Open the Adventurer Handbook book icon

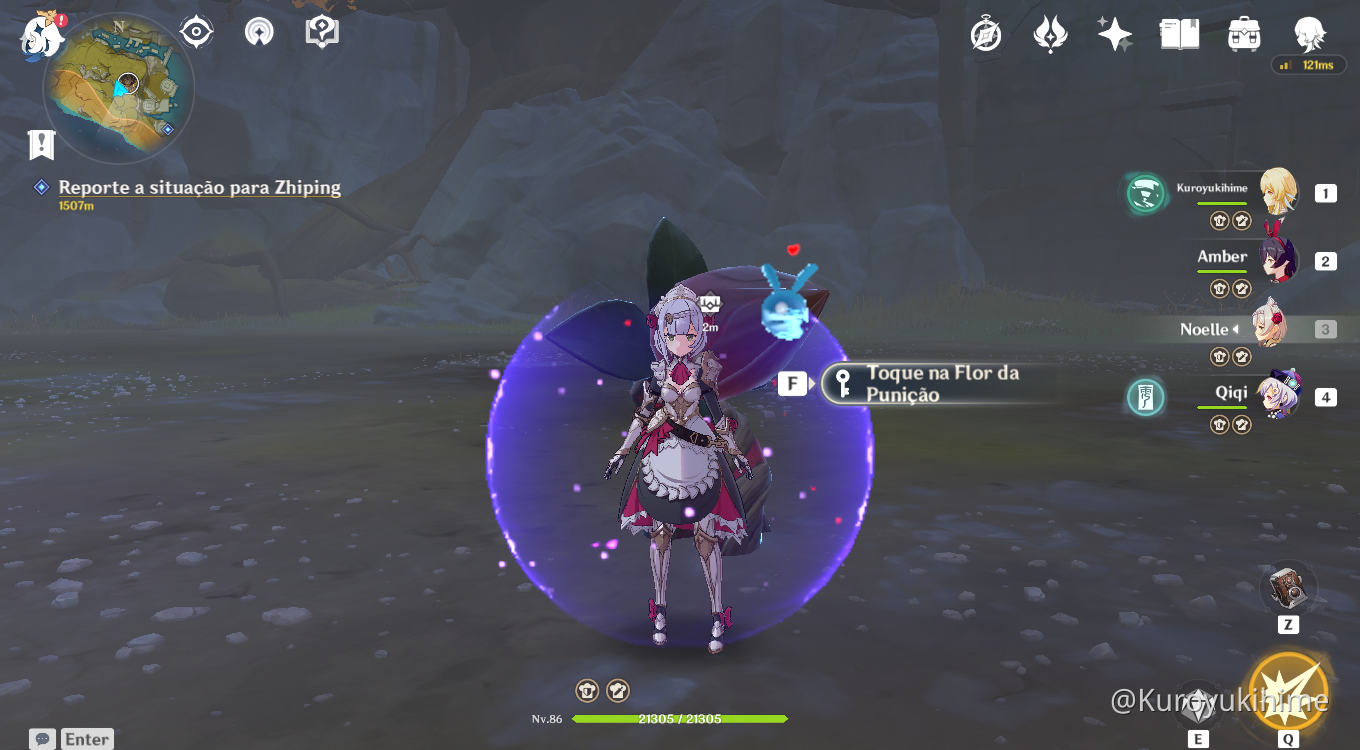point(1180,33)
